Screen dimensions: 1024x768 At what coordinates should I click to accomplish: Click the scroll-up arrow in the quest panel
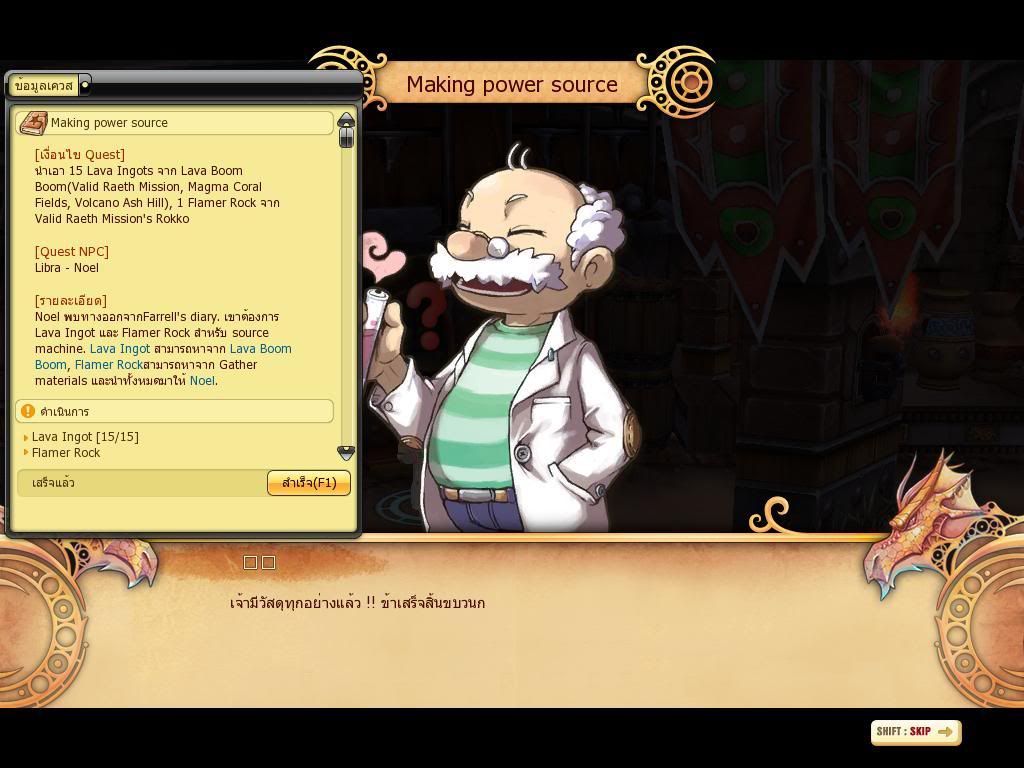(346, 121)
